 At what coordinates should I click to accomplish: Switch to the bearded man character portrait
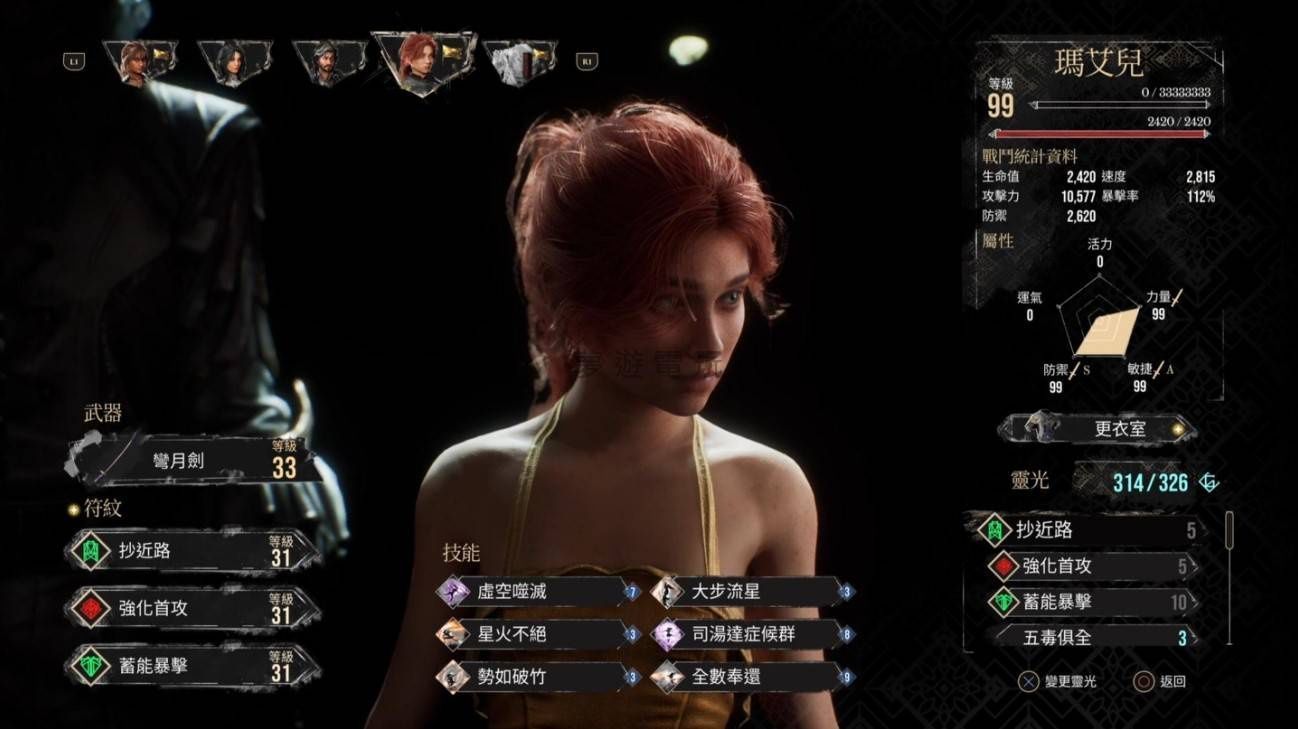click(x=326, y=62)
